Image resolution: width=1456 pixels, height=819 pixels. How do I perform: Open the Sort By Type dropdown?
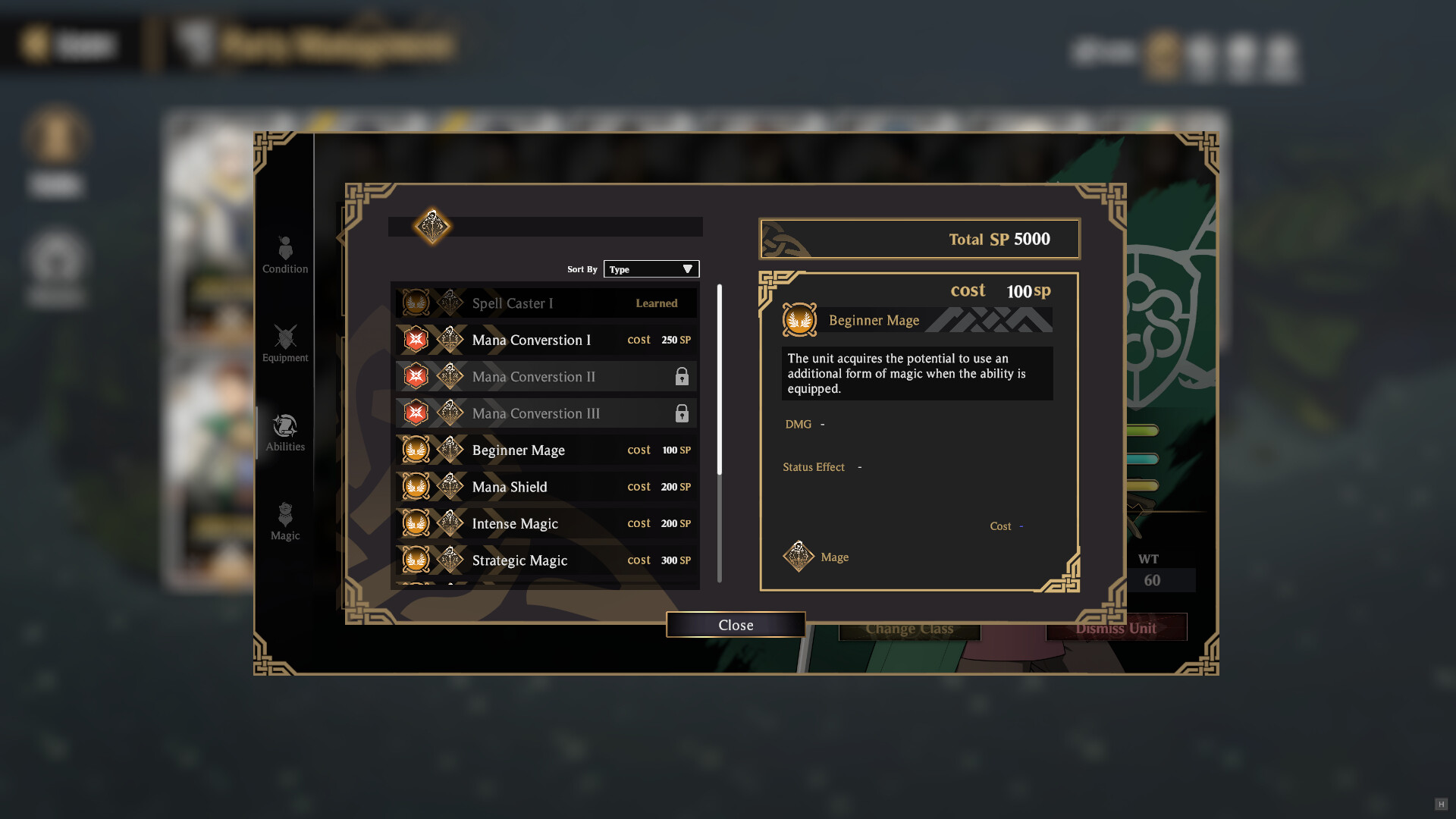[x=651, y=268]
